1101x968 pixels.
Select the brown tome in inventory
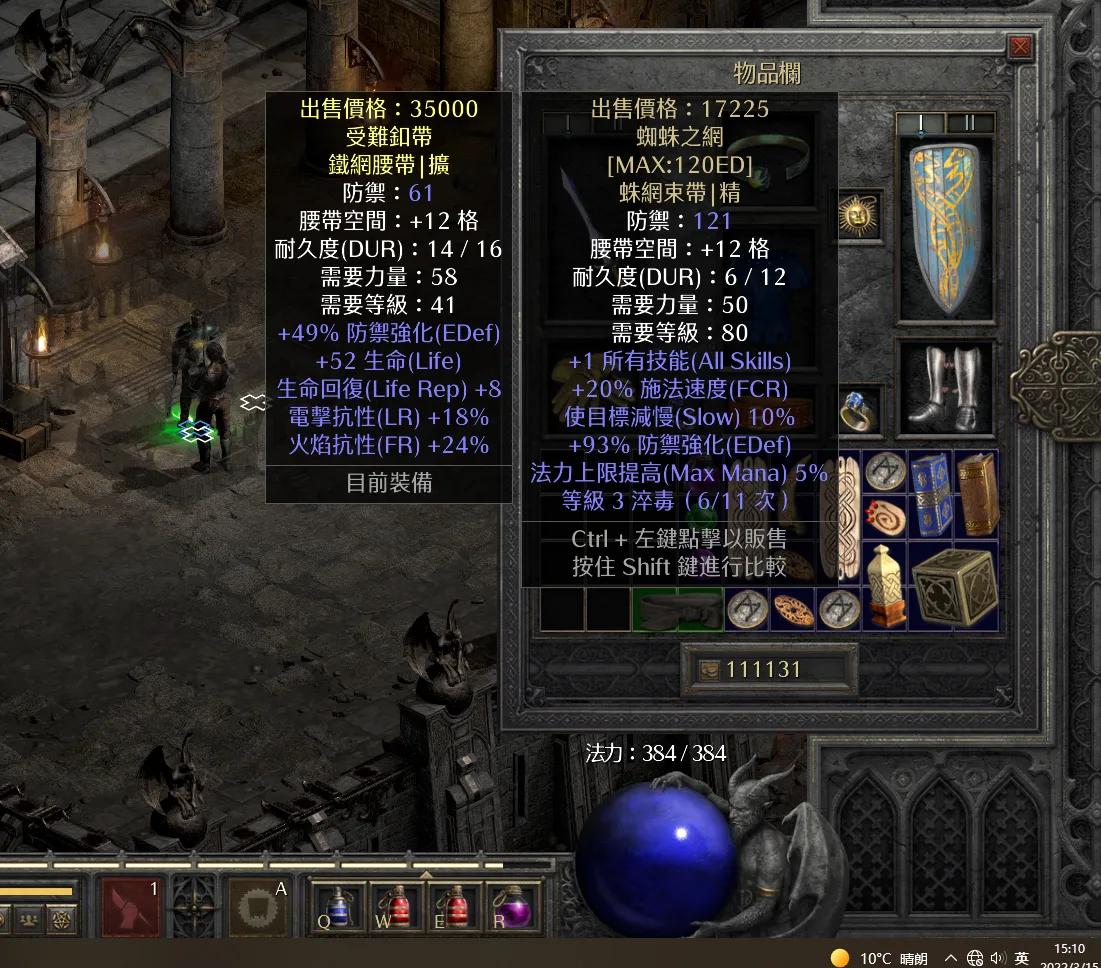976,493
